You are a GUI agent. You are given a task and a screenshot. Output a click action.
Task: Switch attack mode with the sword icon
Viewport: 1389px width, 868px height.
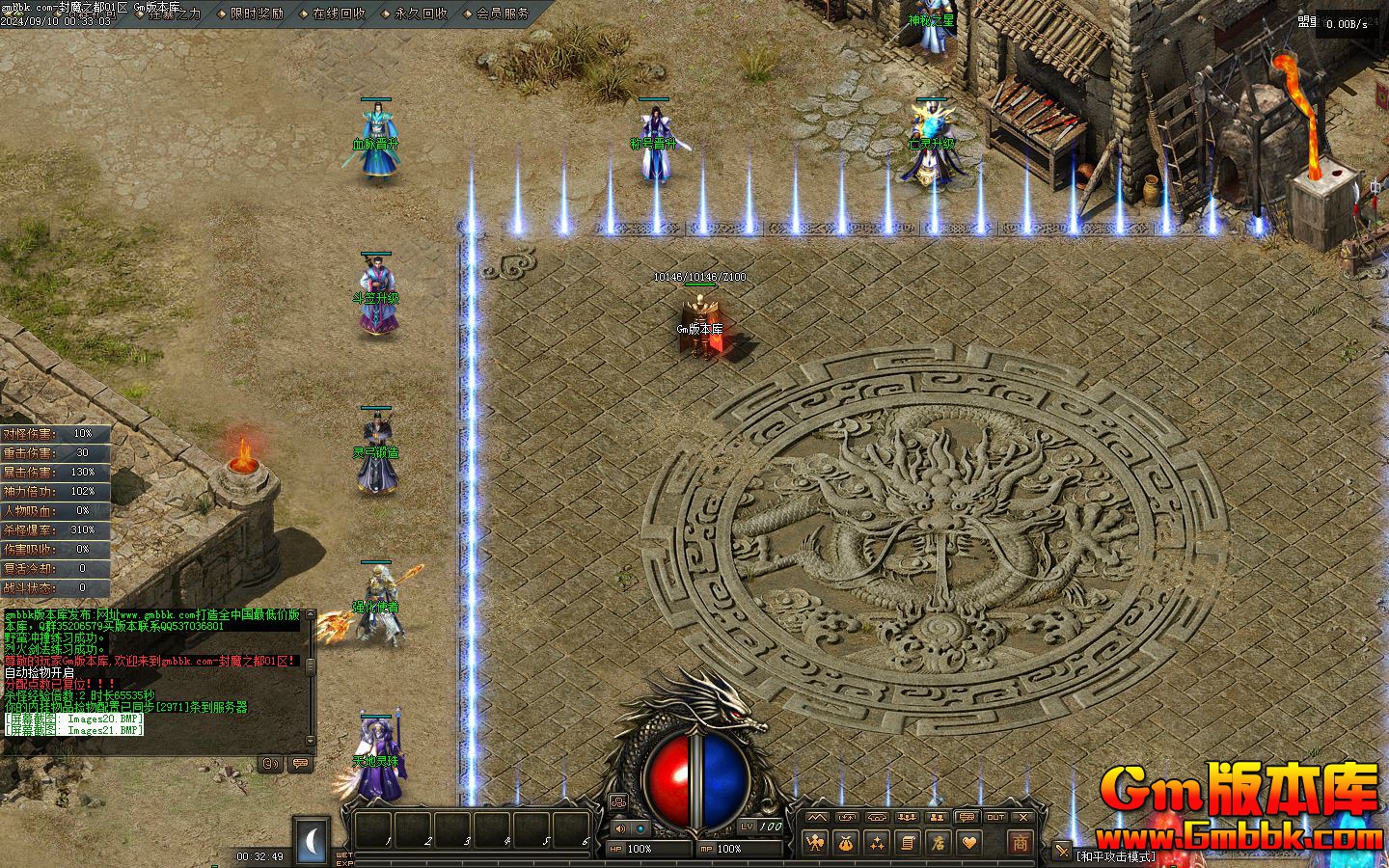click(x=1062, y=851)
